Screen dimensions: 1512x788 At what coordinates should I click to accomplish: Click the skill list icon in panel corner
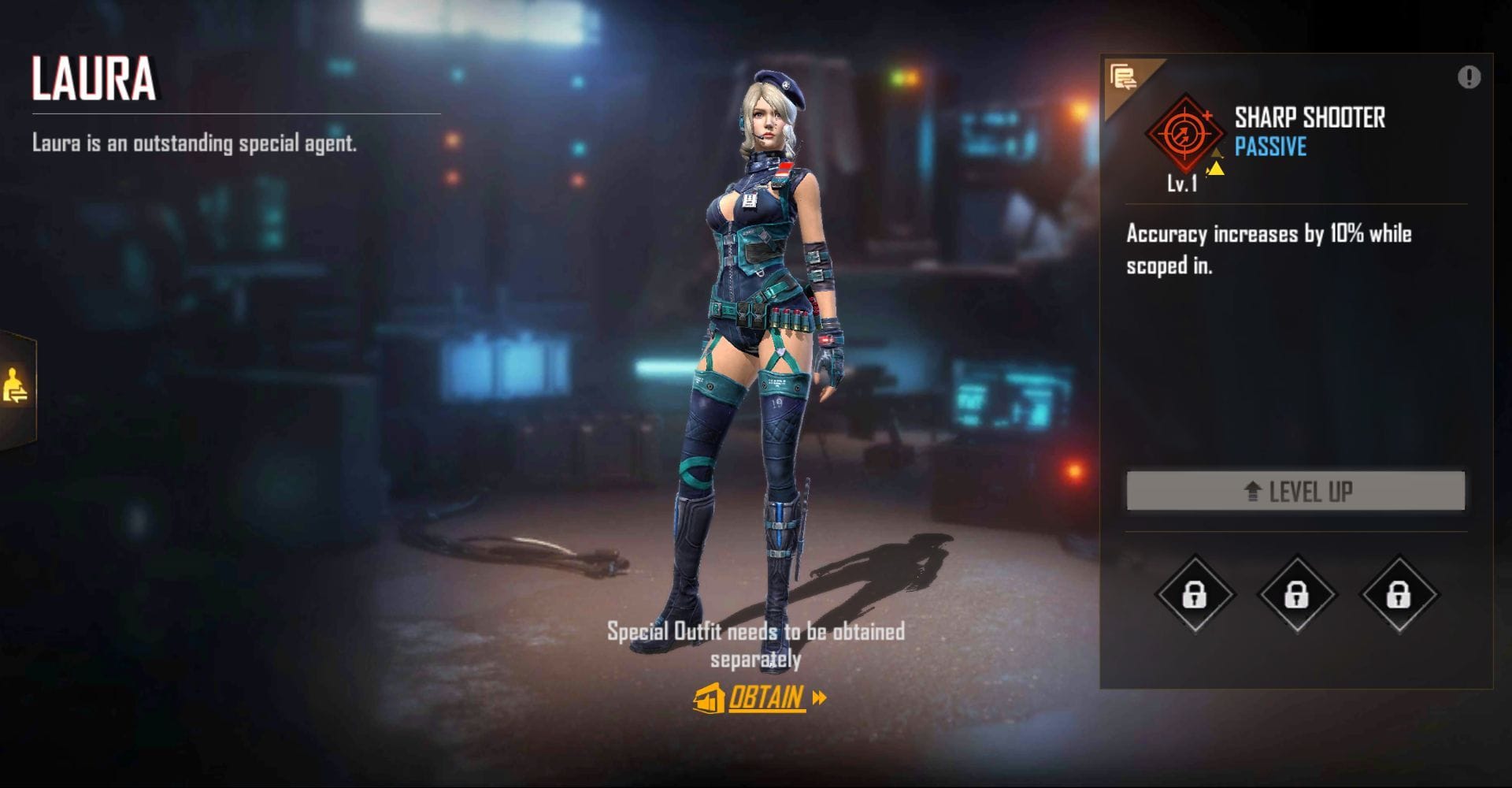click(x=1123, y=78)
